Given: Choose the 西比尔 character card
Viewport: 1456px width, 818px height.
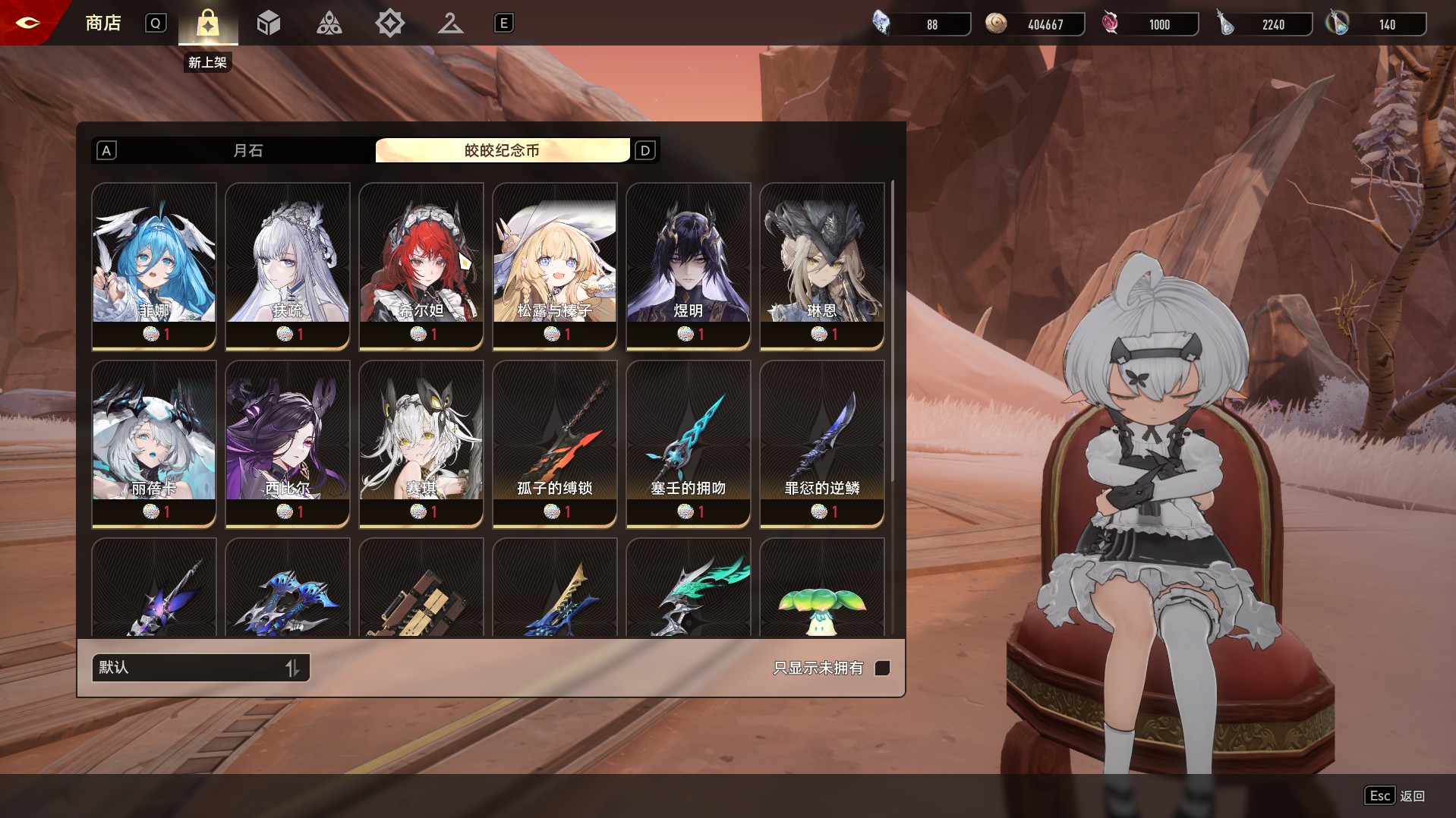Looking at the screenshot, I should [288, 443].
